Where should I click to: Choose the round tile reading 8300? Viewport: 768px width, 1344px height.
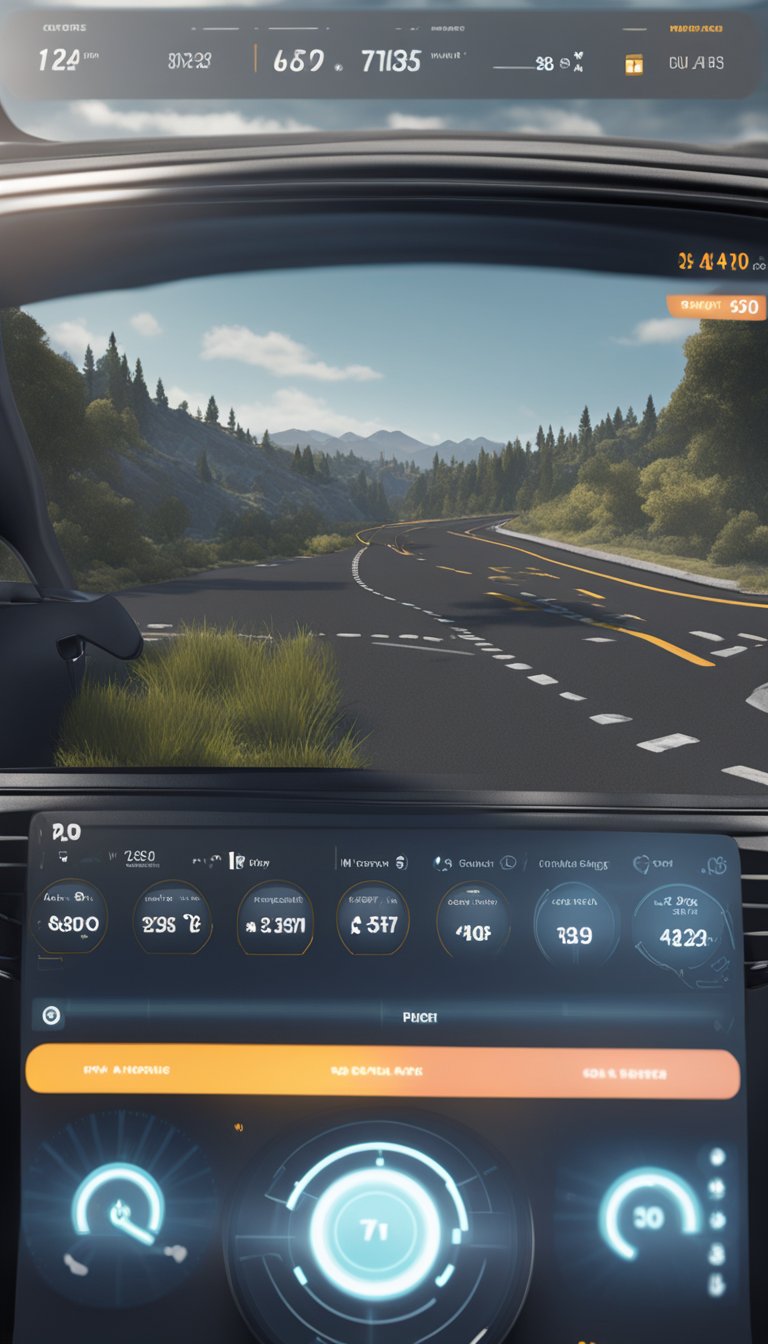[68, 922]
